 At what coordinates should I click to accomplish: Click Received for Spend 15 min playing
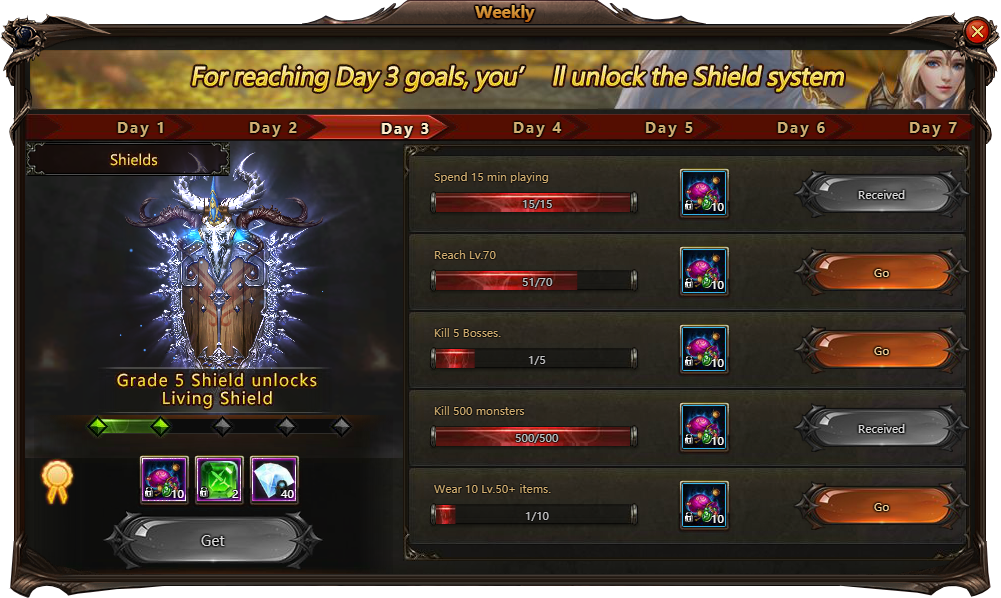pyautogui.click(x=881, y=195)
